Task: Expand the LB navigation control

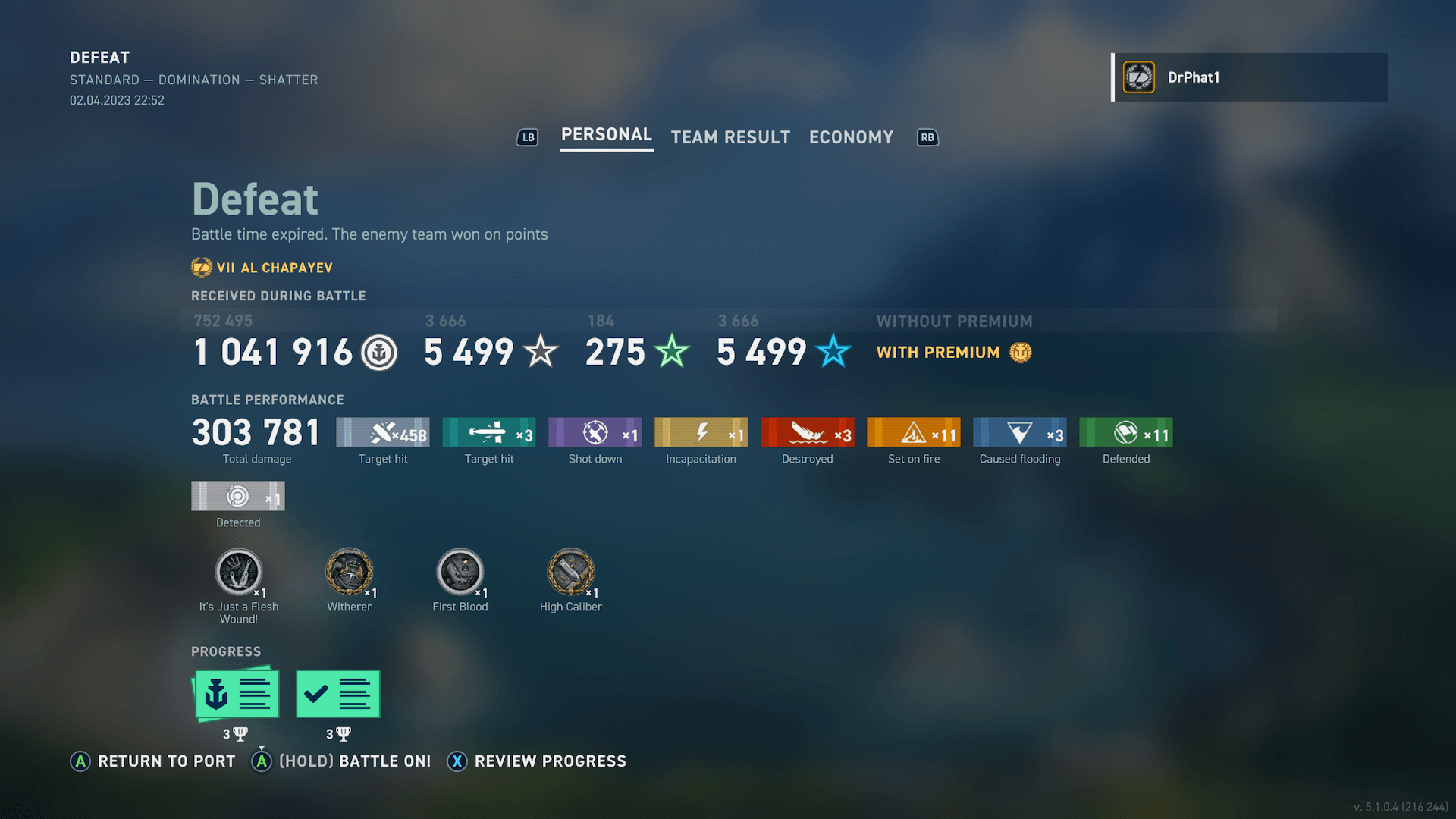Action: coord(527,137)
